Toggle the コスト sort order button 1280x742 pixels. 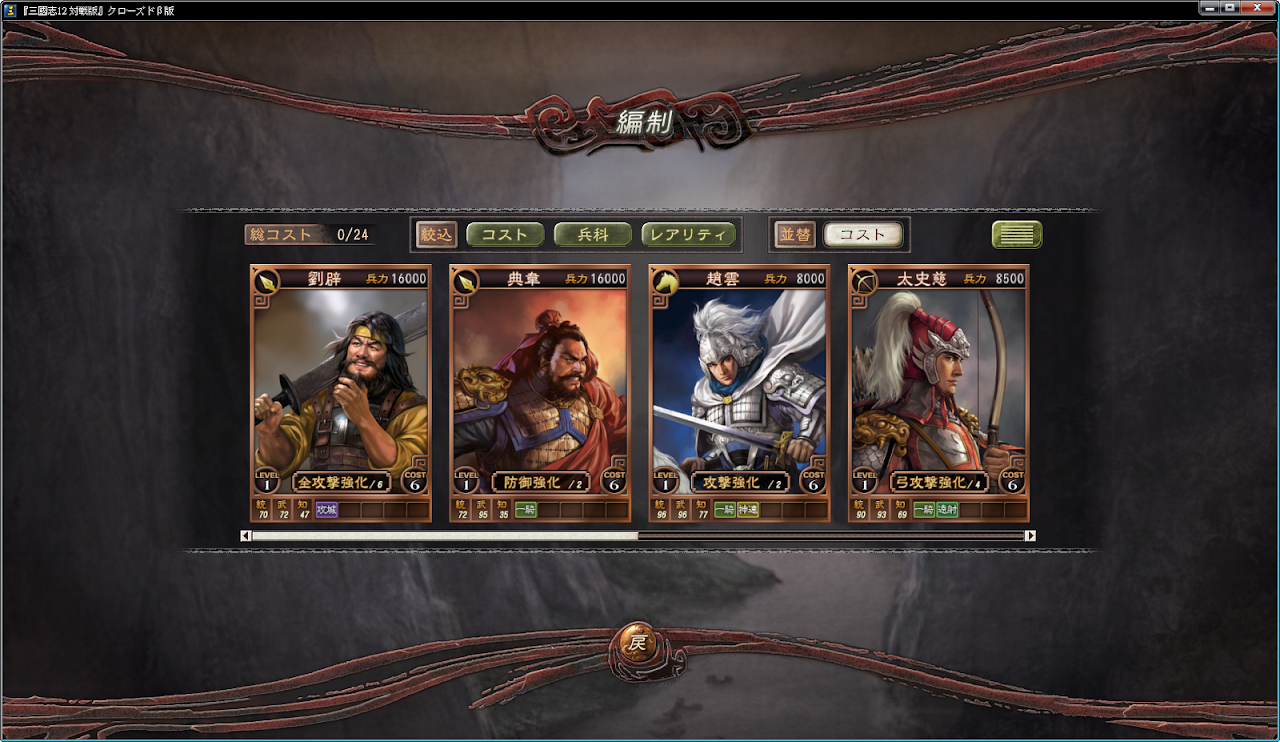pyautogui.click(x=862, y=235)
